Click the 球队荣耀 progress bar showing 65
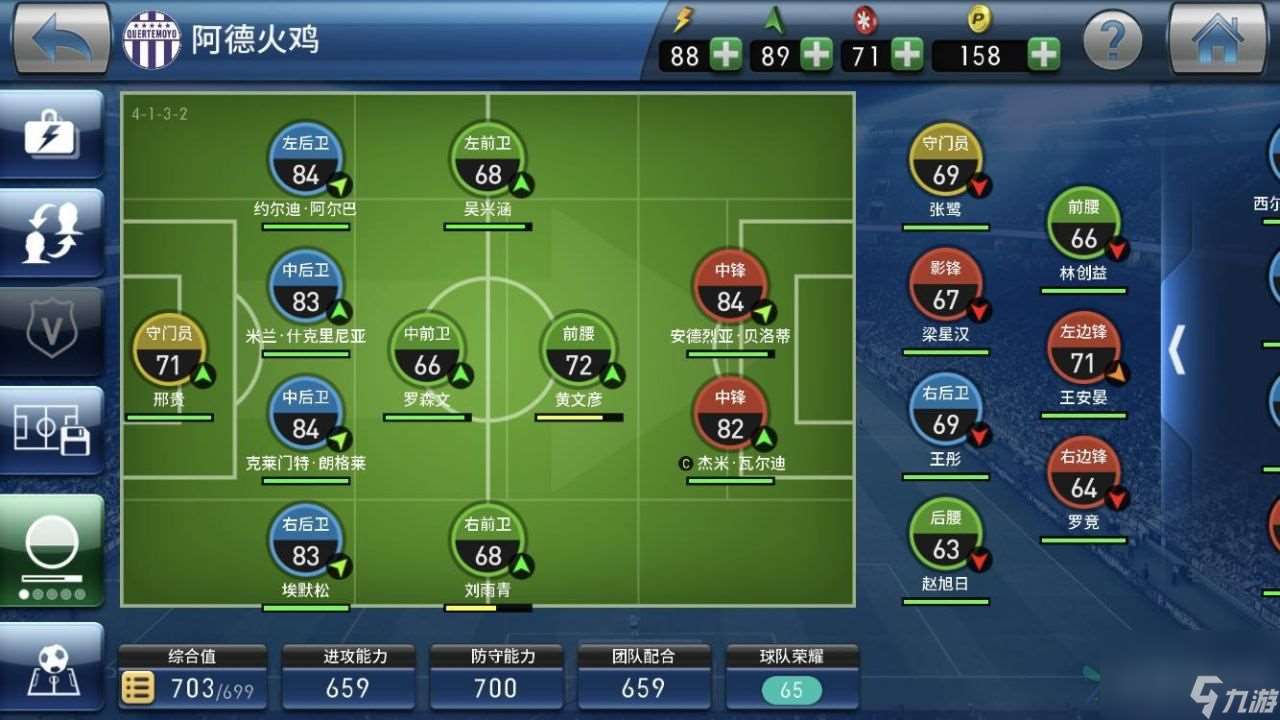 pyautogui.click(x=790, y=689)
